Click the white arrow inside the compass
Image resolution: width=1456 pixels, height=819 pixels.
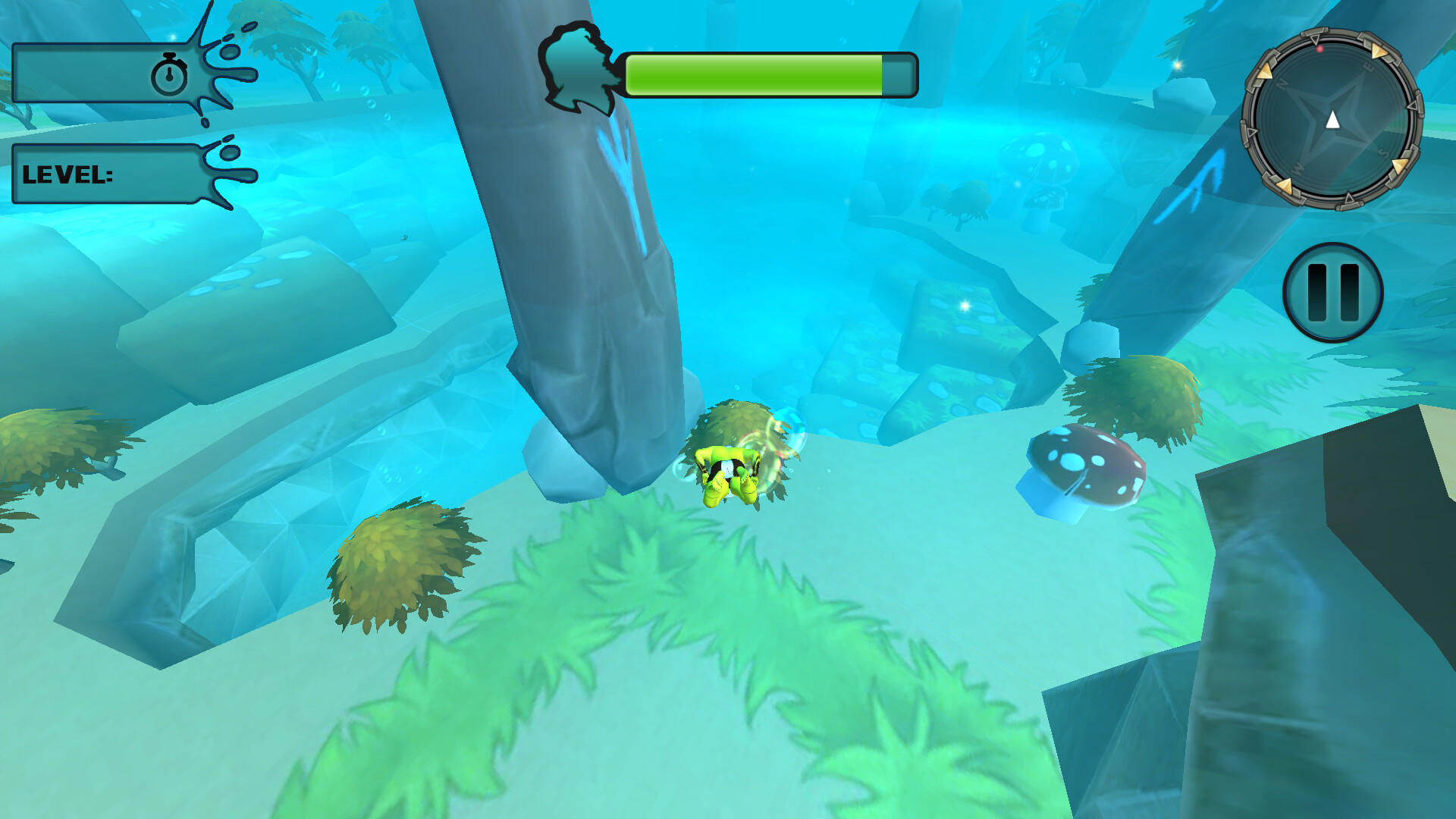[1332, 119]
